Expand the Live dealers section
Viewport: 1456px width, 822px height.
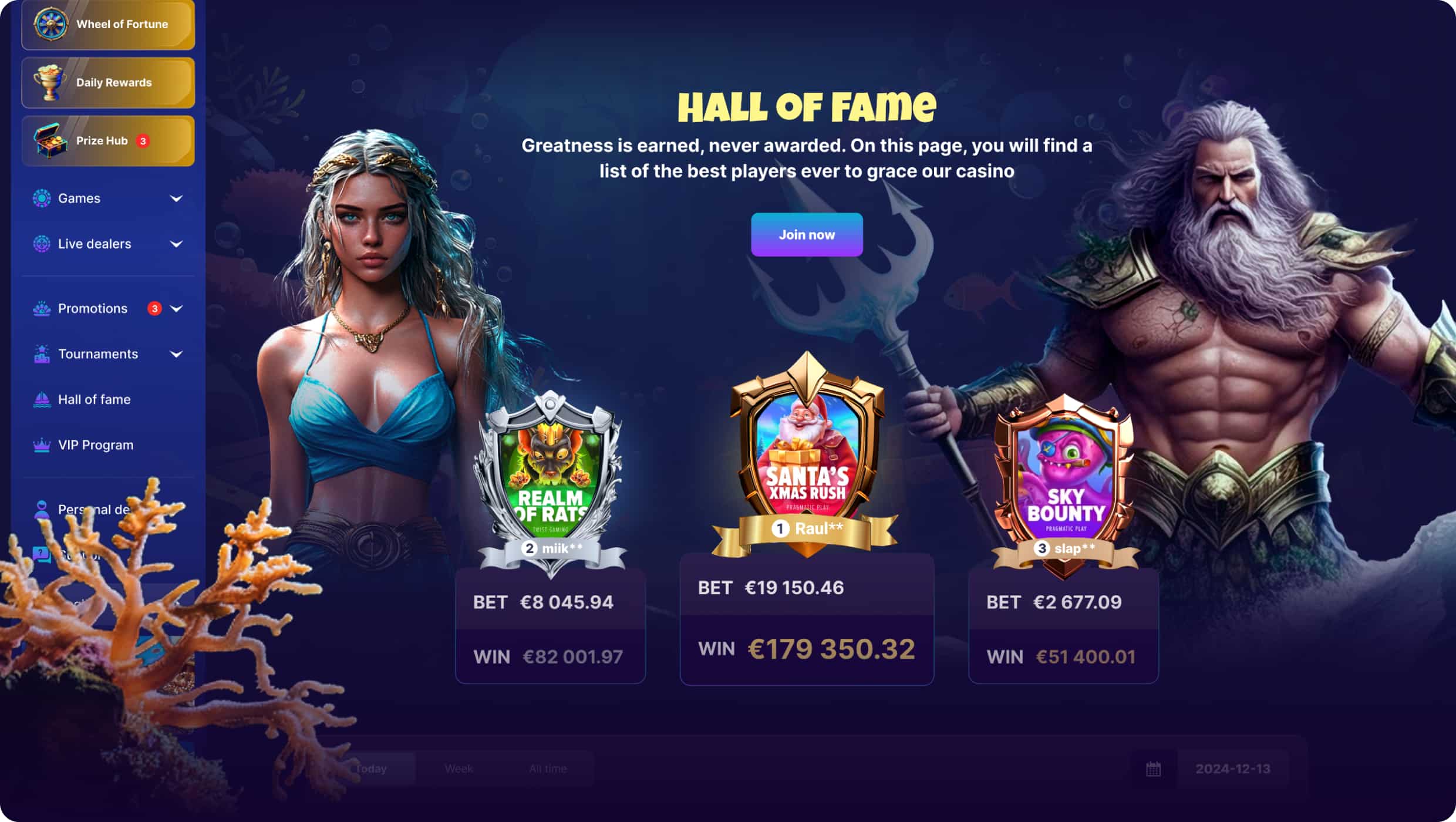tap(178, 244)
